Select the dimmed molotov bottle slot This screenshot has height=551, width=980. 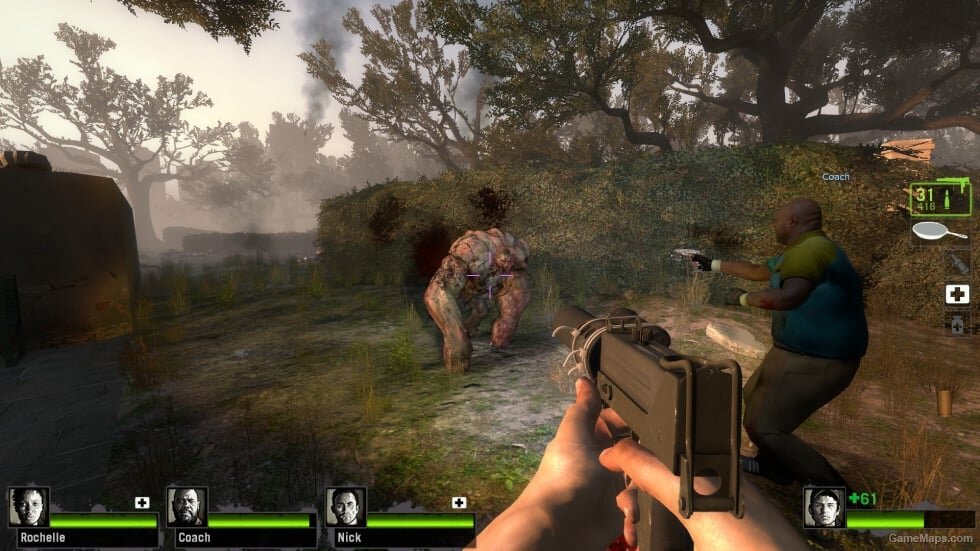tap(957, 263)
